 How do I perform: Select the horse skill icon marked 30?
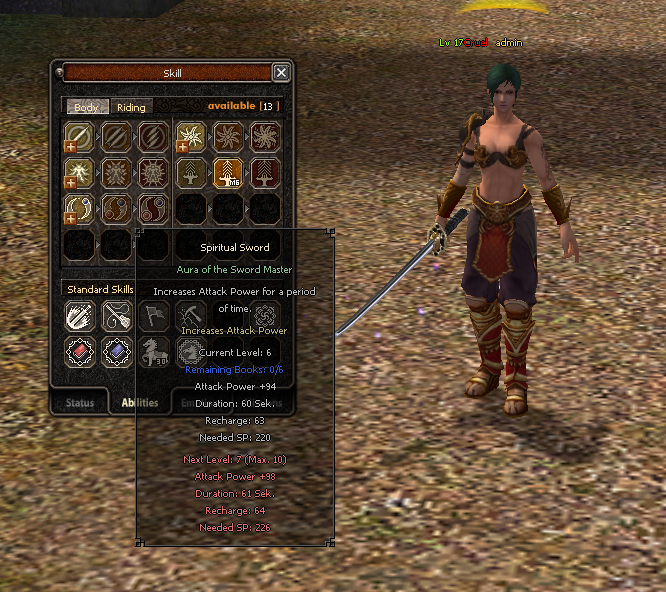(x=154, y=351)
